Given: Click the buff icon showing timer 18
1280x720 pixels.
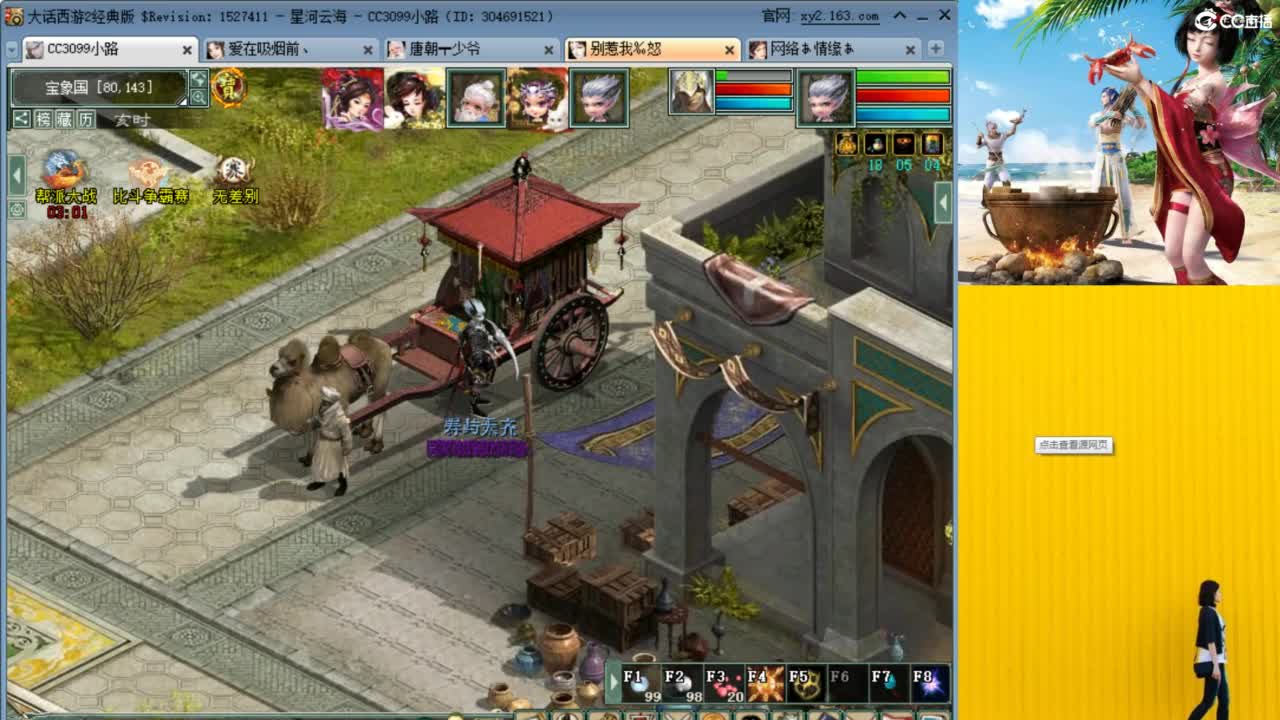Looking at the screenshot, I should click(x=876, y=144).
